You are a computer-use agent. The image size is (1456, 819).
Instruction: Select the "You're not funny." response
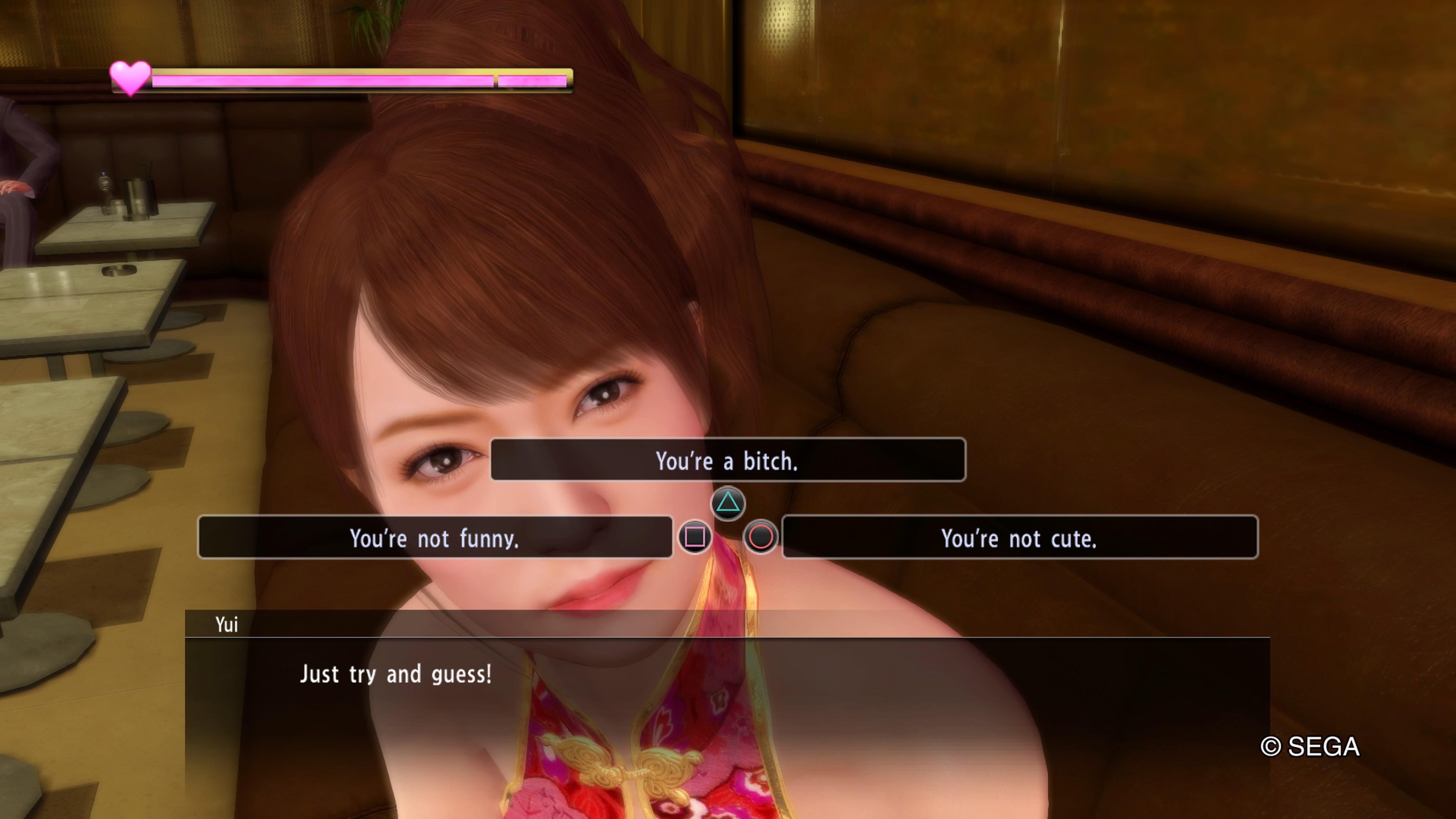435,537
